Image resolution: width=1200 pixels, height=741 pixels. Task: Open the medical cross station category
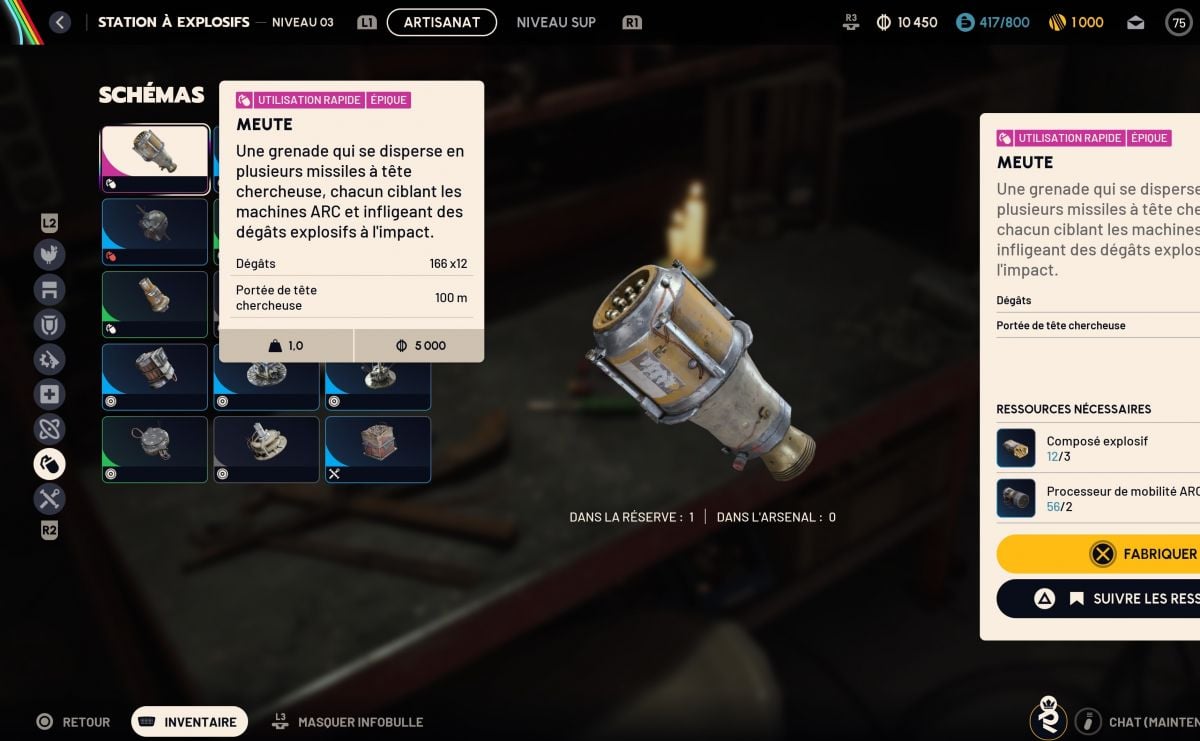point(49,394)
